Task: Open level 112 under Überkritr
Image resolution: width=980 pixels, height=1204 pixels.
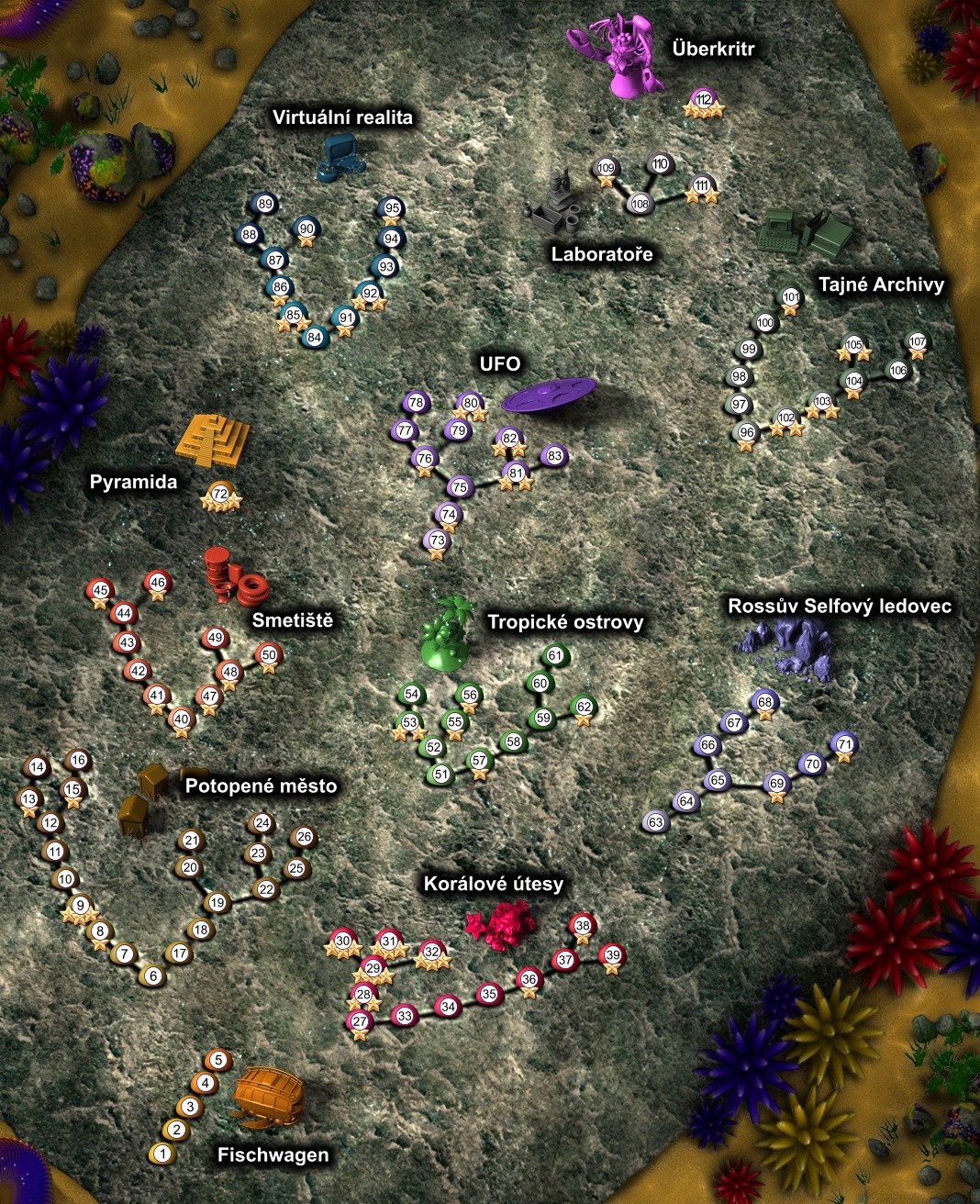Action: tap(704, 99)
